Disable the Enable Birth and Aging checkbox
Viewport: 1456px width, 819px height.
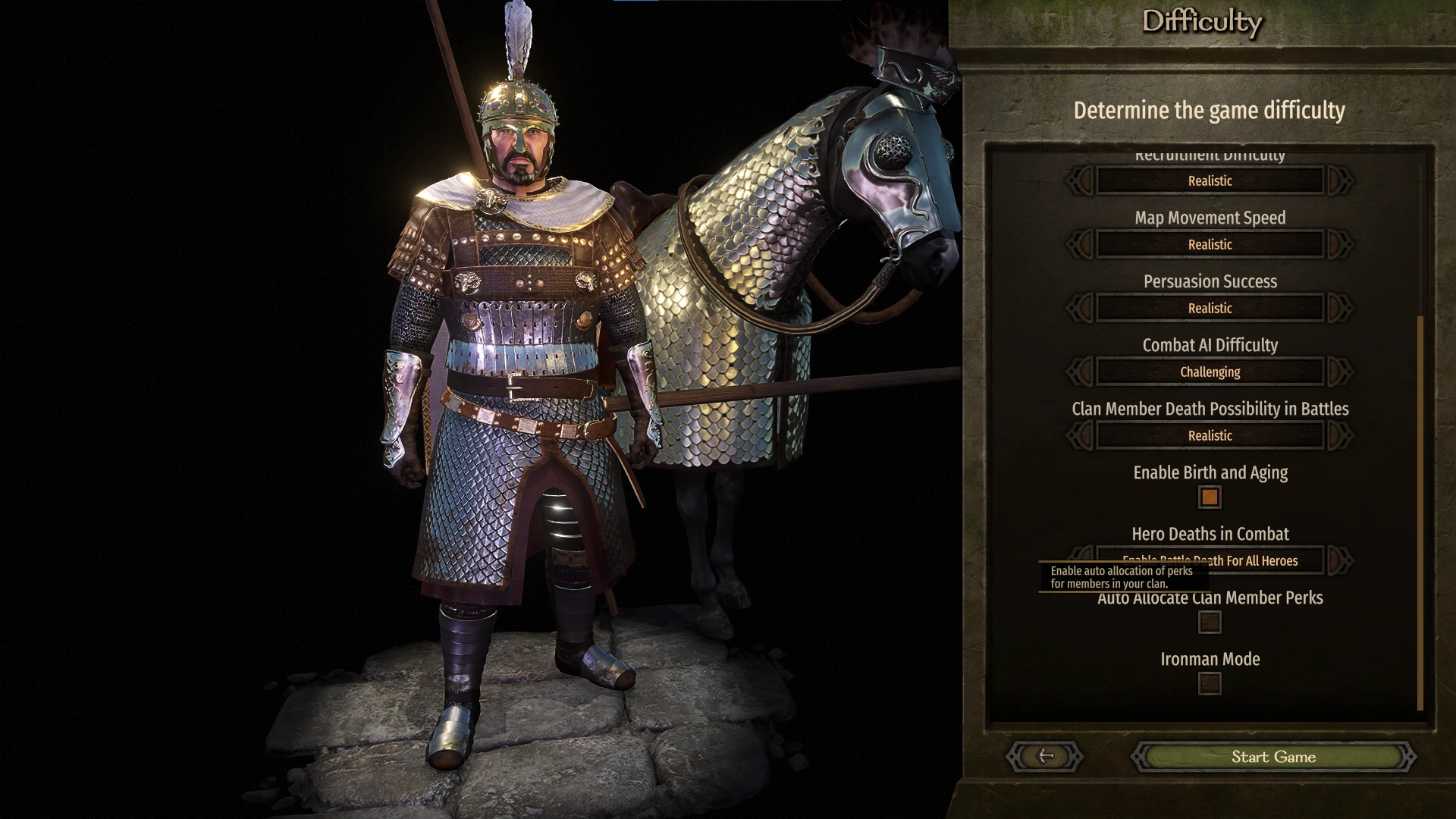pos(1209,497)
